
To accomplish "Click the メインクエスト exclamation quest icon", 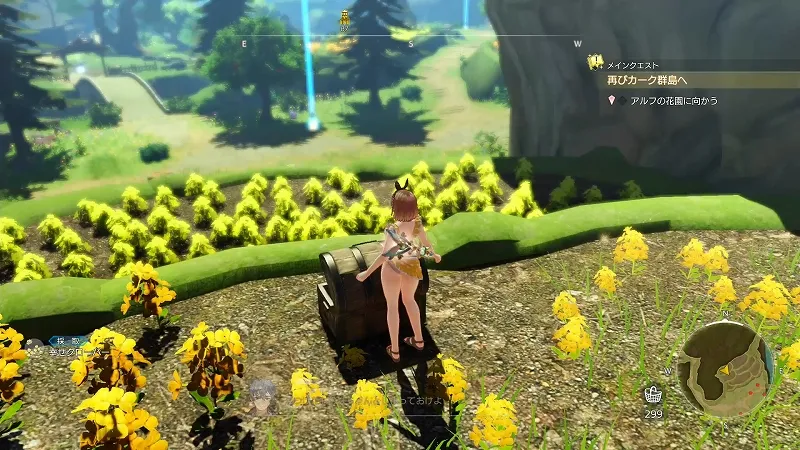I will (x=595, y=62).
